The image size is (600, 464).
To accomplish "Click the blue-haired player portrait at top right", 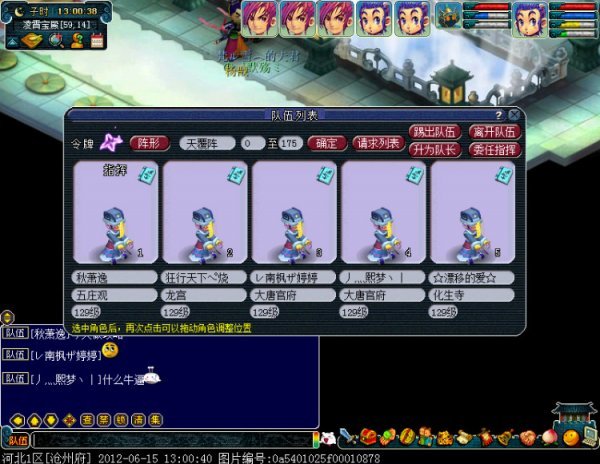I will point(529,17).
